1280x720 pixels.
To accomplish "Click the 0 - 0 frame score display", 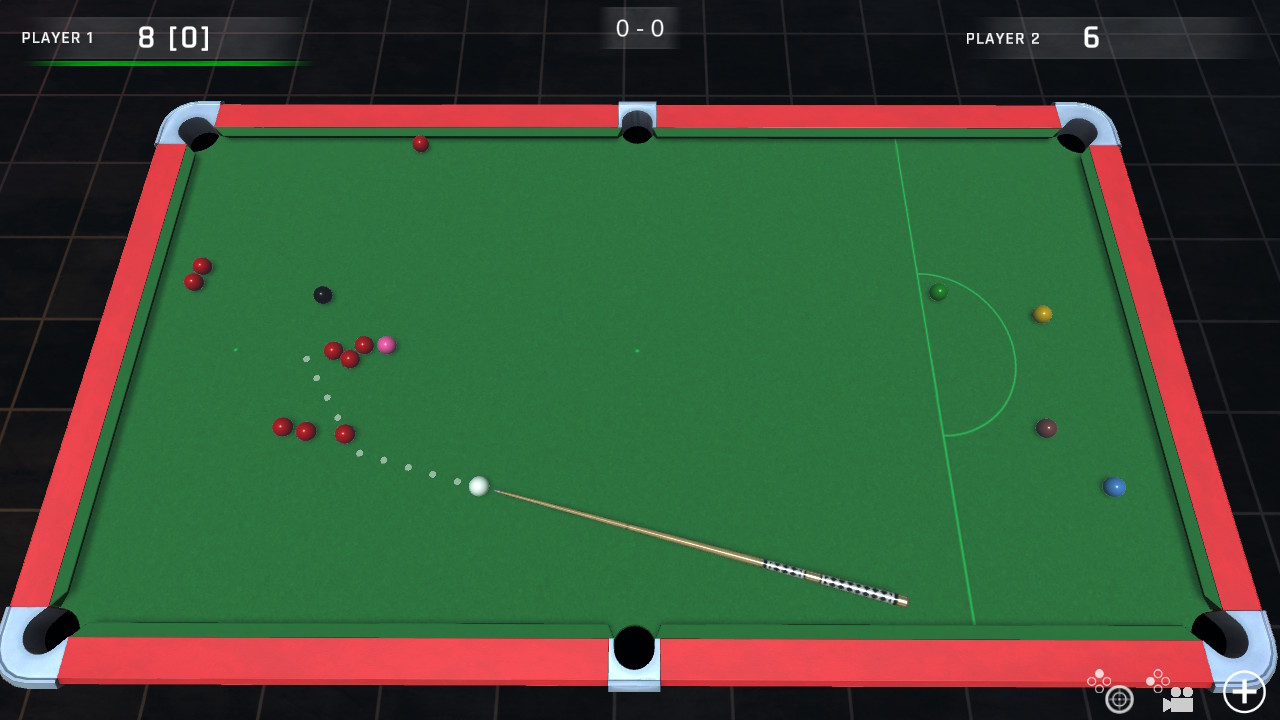I will coord(638,28).
